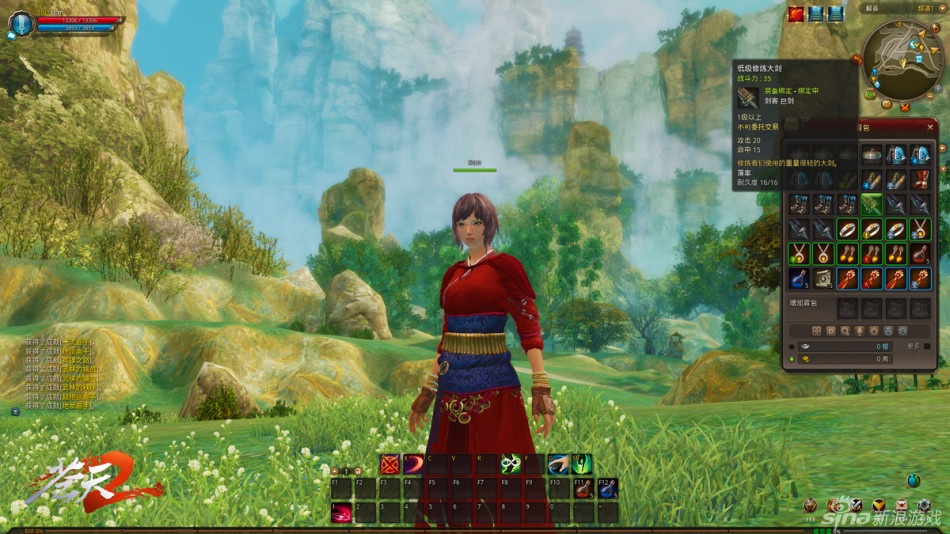Click the helmet character menu icon
950x534 pixels.
pos(810,505)
